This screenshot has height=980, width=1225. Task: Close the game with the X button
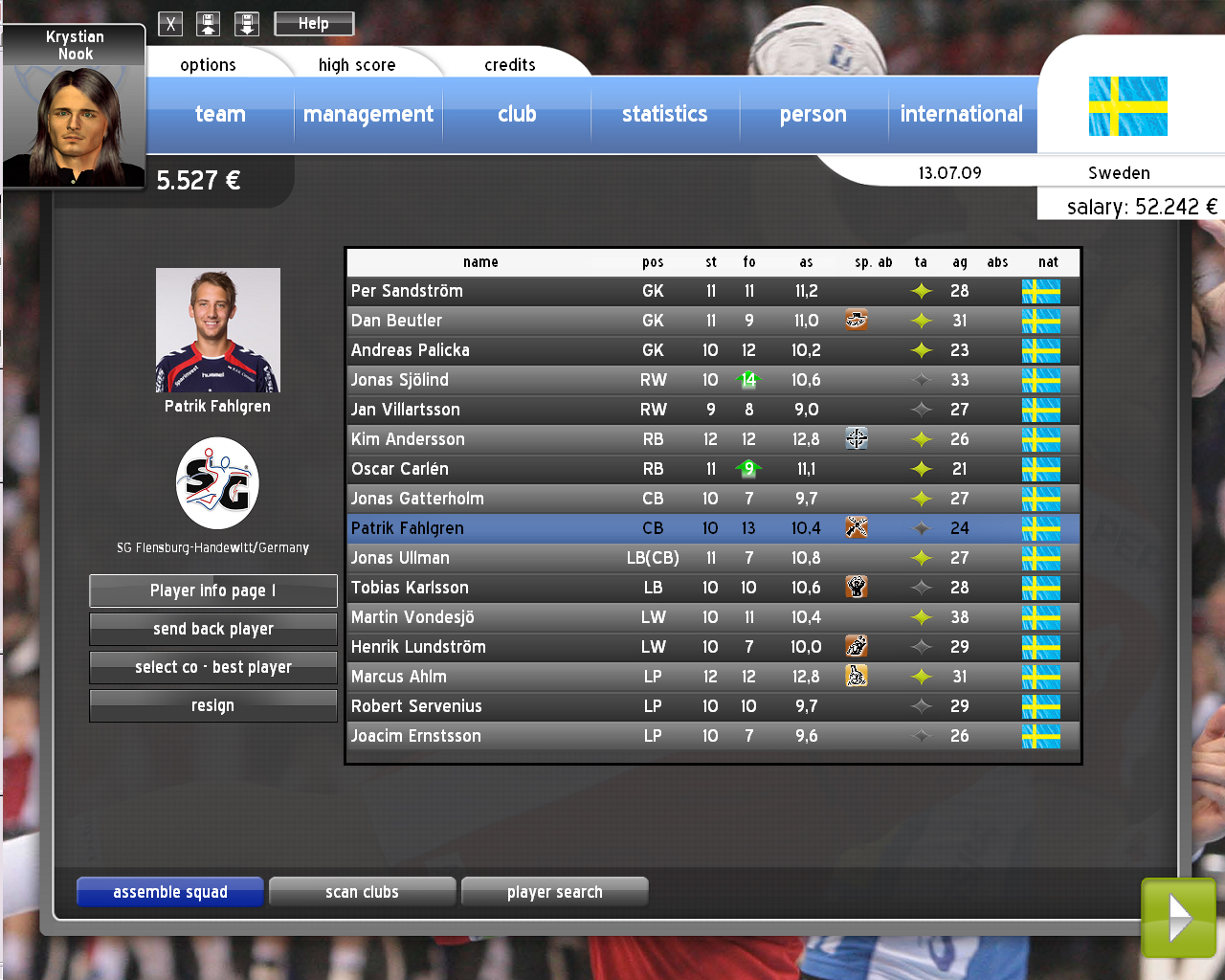170,24
